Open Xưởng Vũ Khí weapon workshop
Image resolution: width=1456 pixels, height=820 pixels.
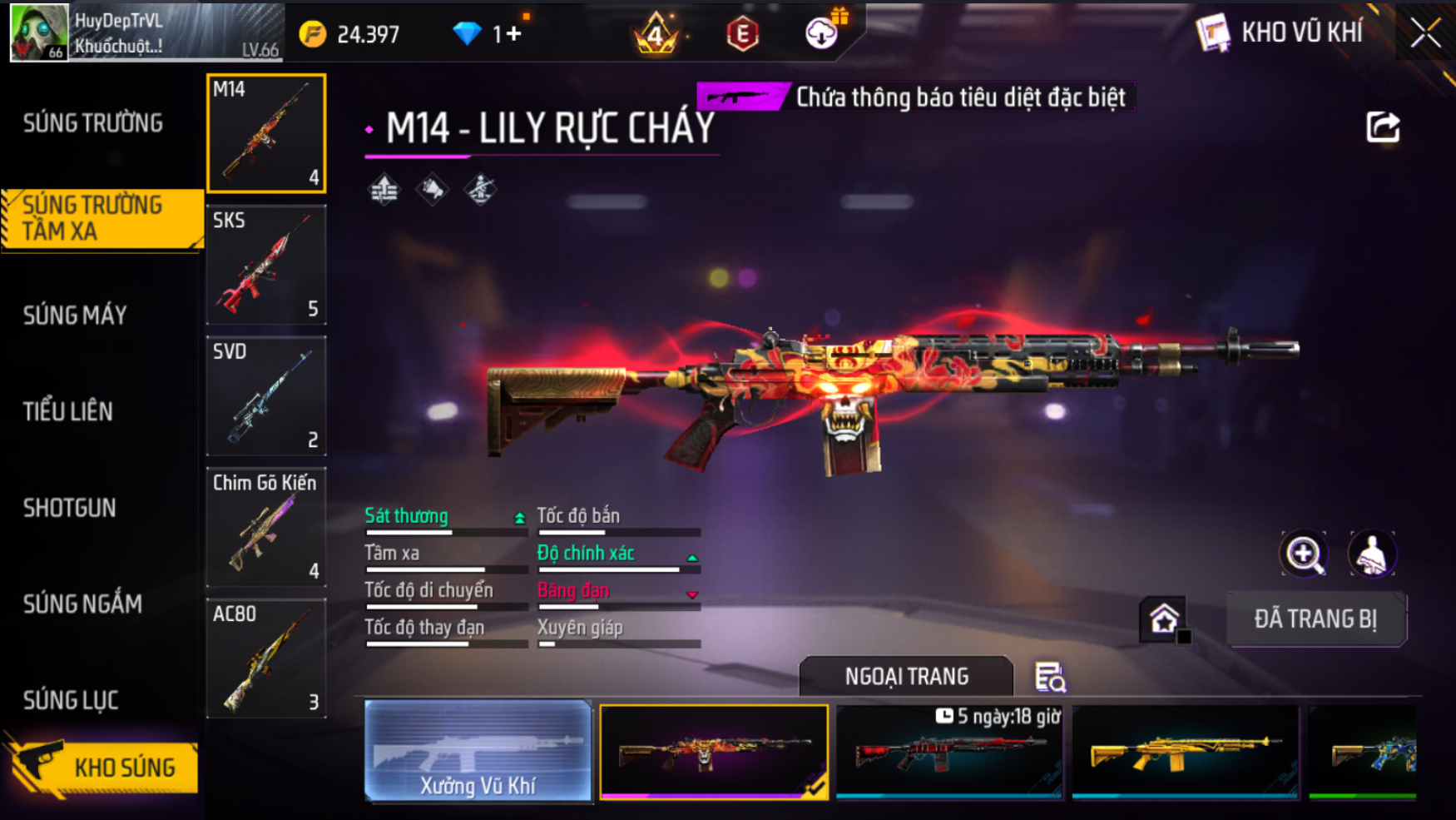(478, 752)
